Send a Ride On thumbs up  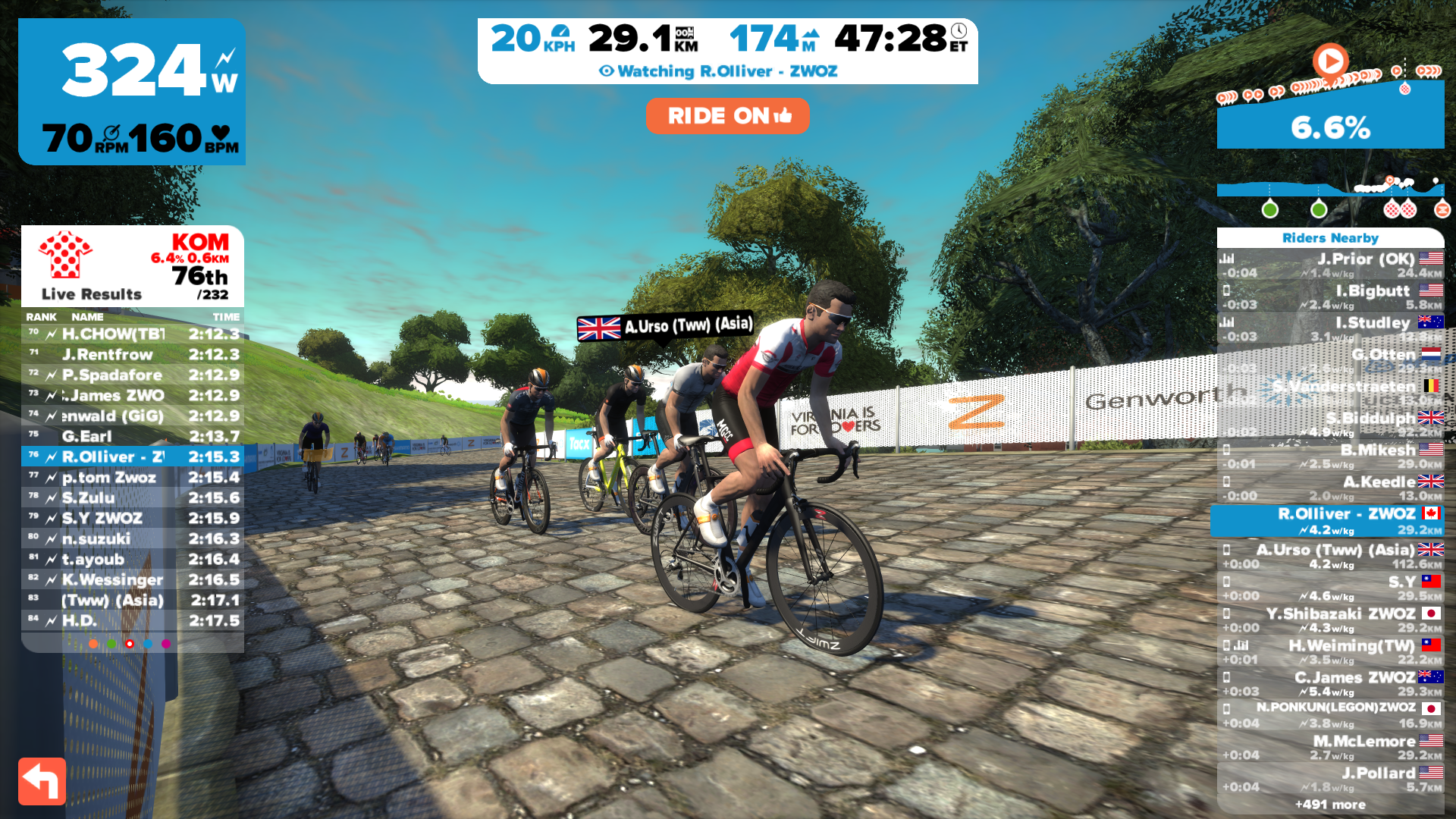(x=727, y=116)
